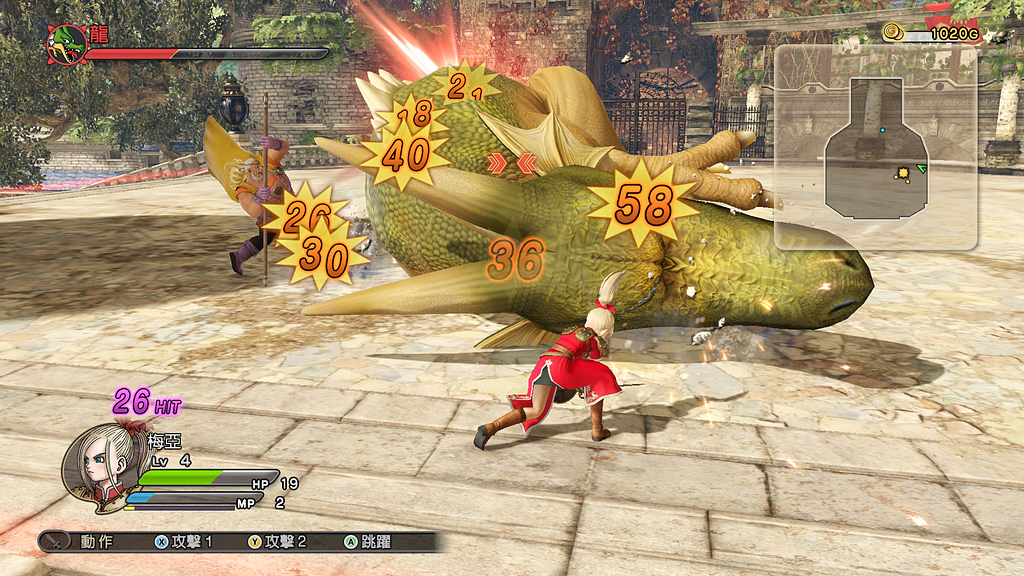This screenshot has width=1024, height=576.
Task: Click the gold coin icon
Action: pos(892,33)
